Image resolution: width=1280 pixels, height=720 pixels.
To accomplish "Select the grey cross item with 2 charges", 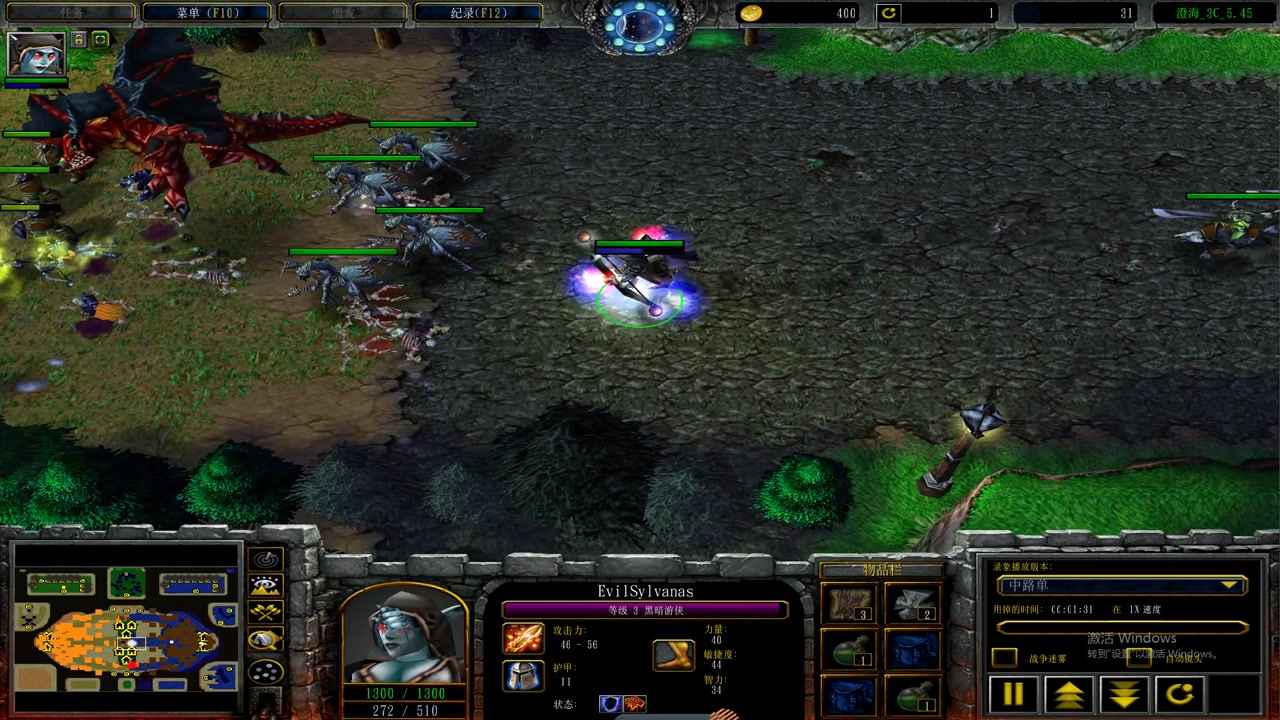I will (x=912, y=604).
